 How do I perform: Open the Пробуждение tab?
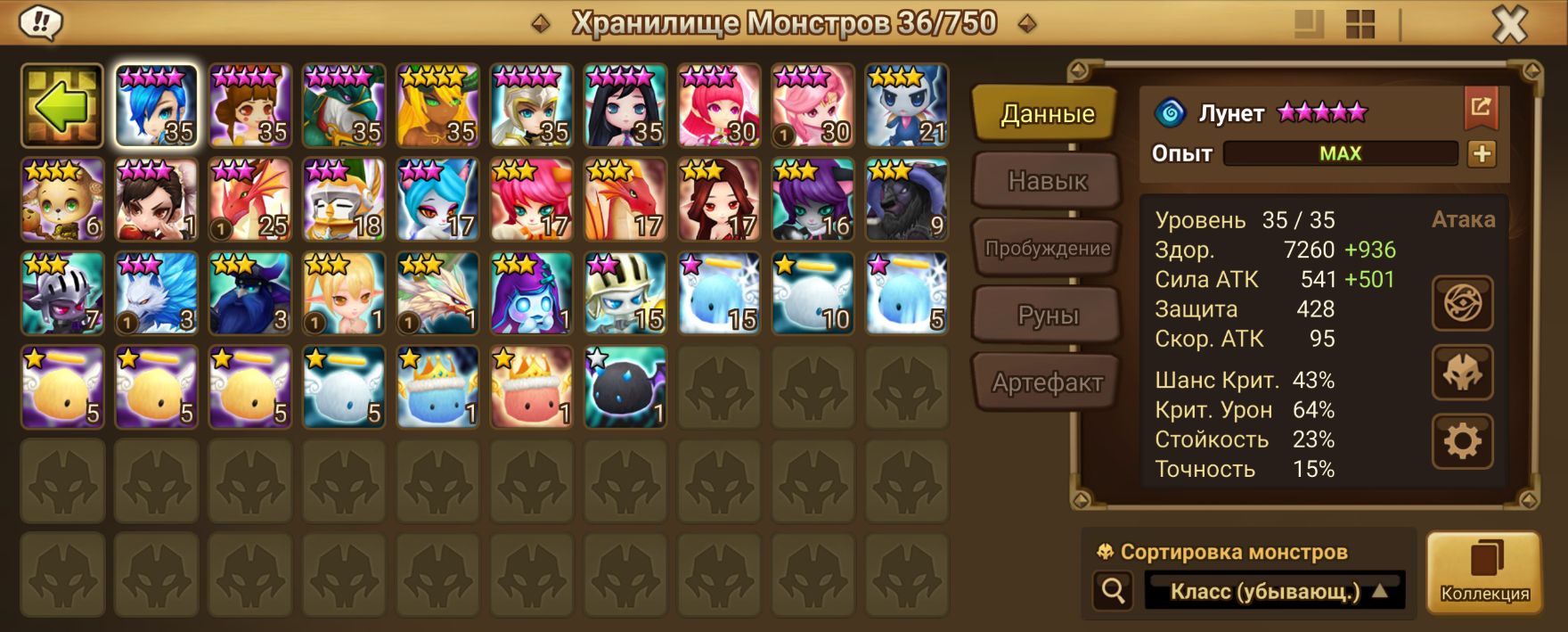coord(1047,249)
